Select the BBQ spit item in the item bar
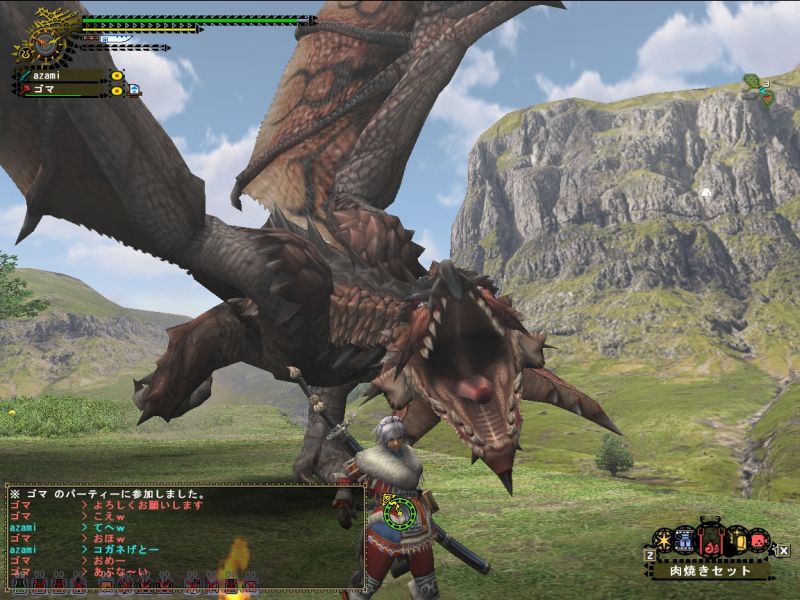This screenshot has height=600, width=800. click(x=710, y=544)
